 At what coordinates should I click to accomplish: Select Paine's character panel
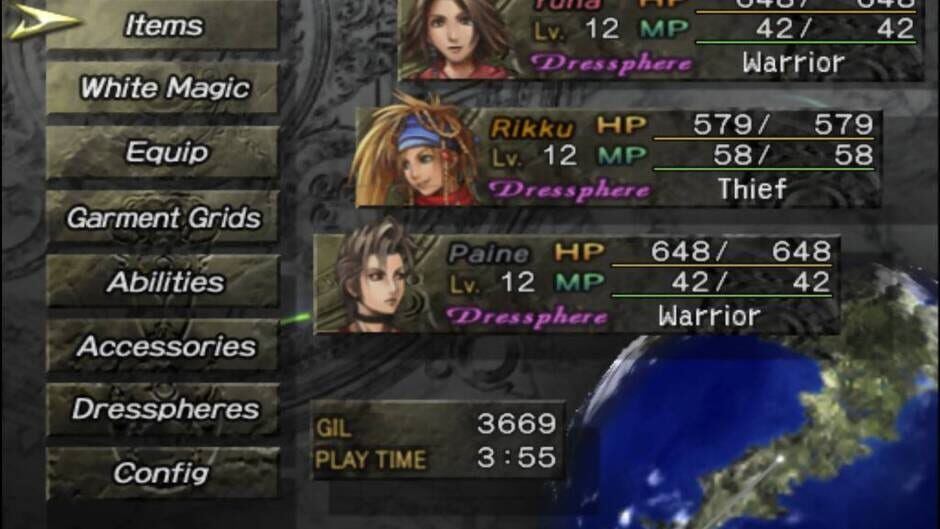point(575,285)
